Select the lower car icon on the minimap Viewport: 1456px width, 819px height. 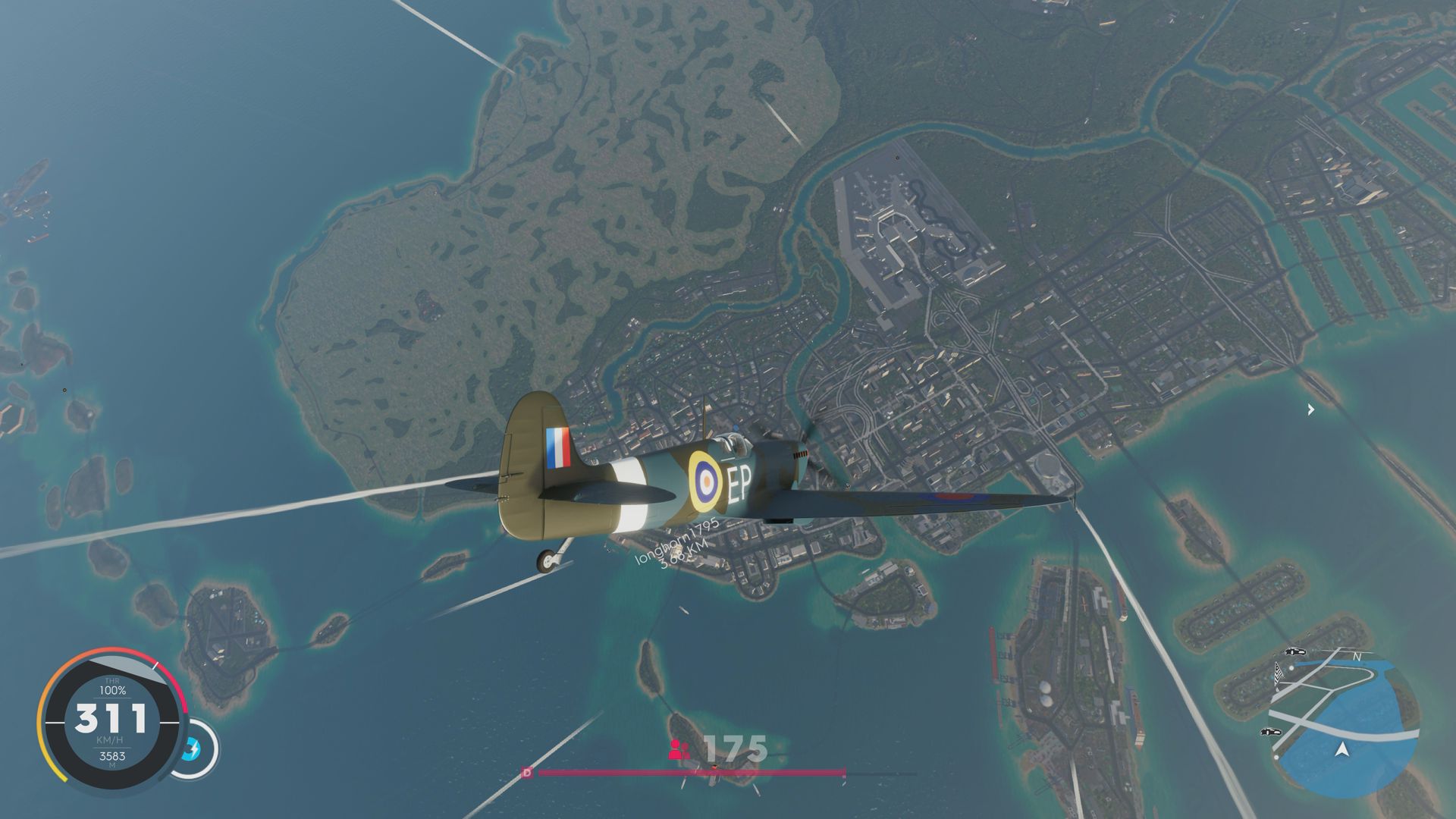(1270, 732)
